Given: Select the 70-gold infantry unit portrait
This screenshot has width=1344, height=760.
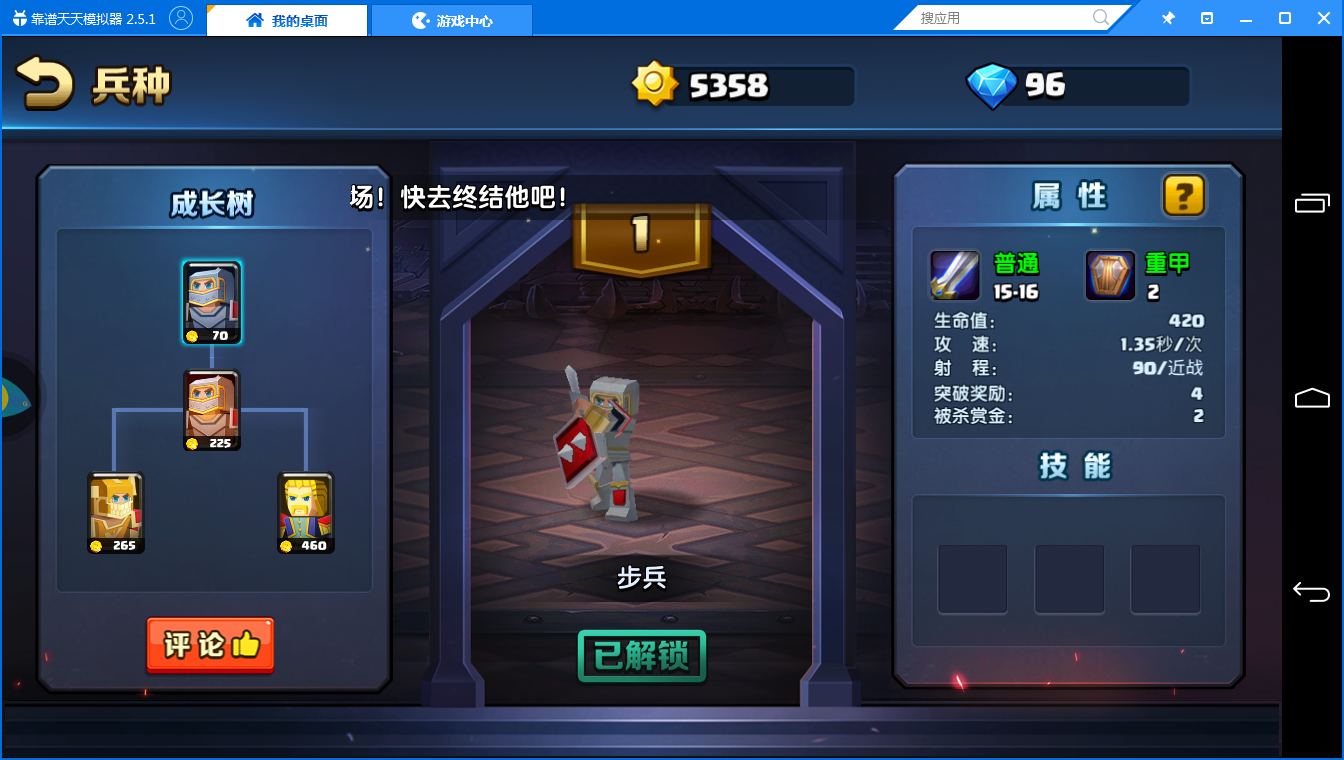Looking at the screenshot, I should coord(212,302).
